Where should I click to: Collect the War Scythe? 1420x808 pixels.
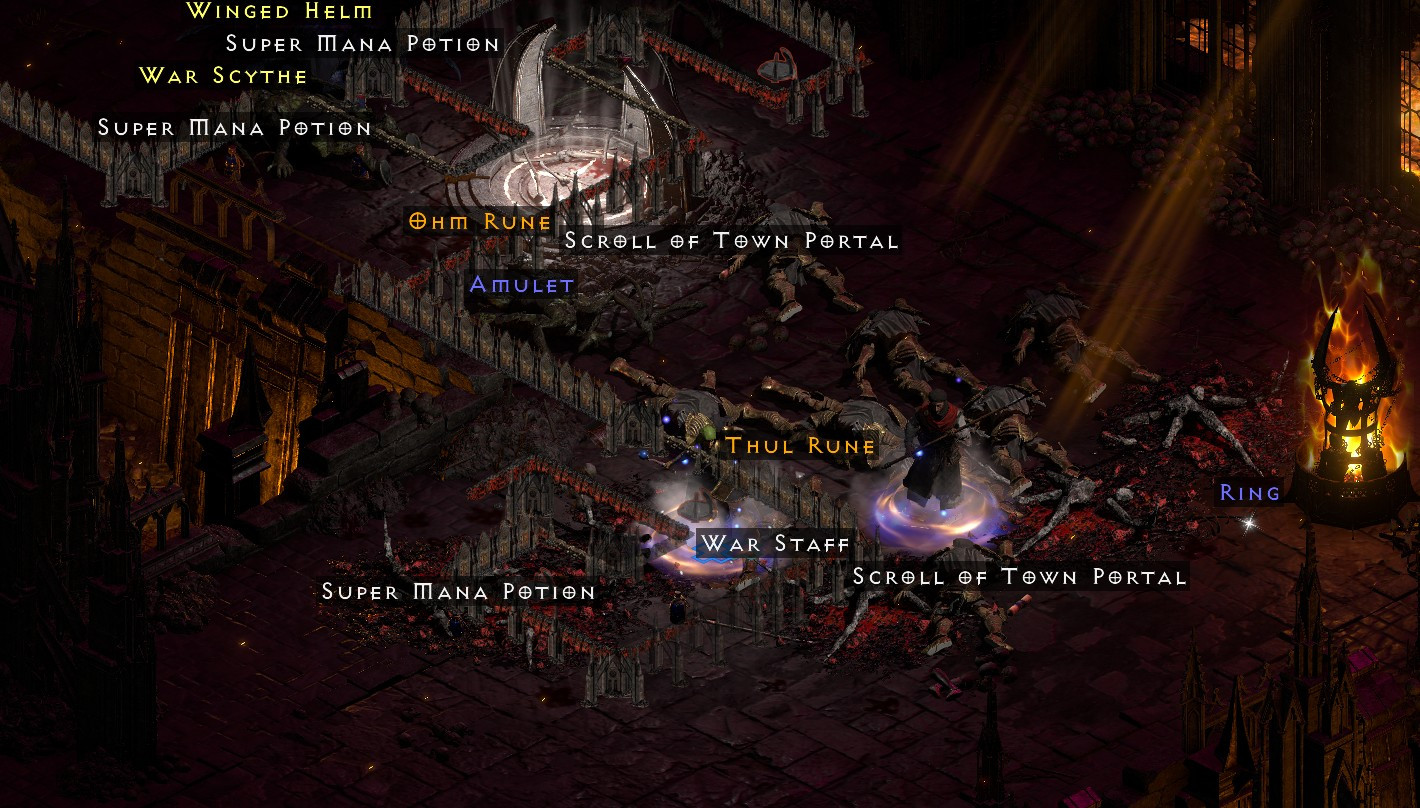(x=222, y=75)
